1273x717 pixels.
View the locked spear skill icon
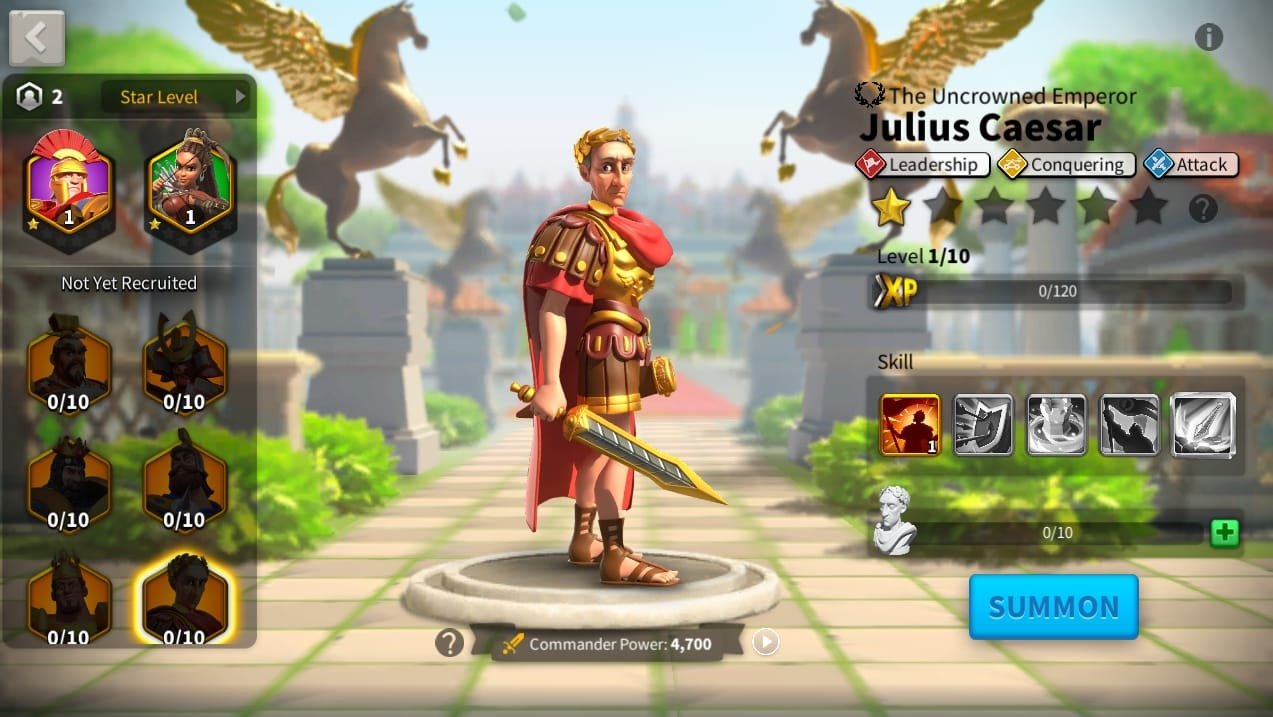click(1203, 425)
